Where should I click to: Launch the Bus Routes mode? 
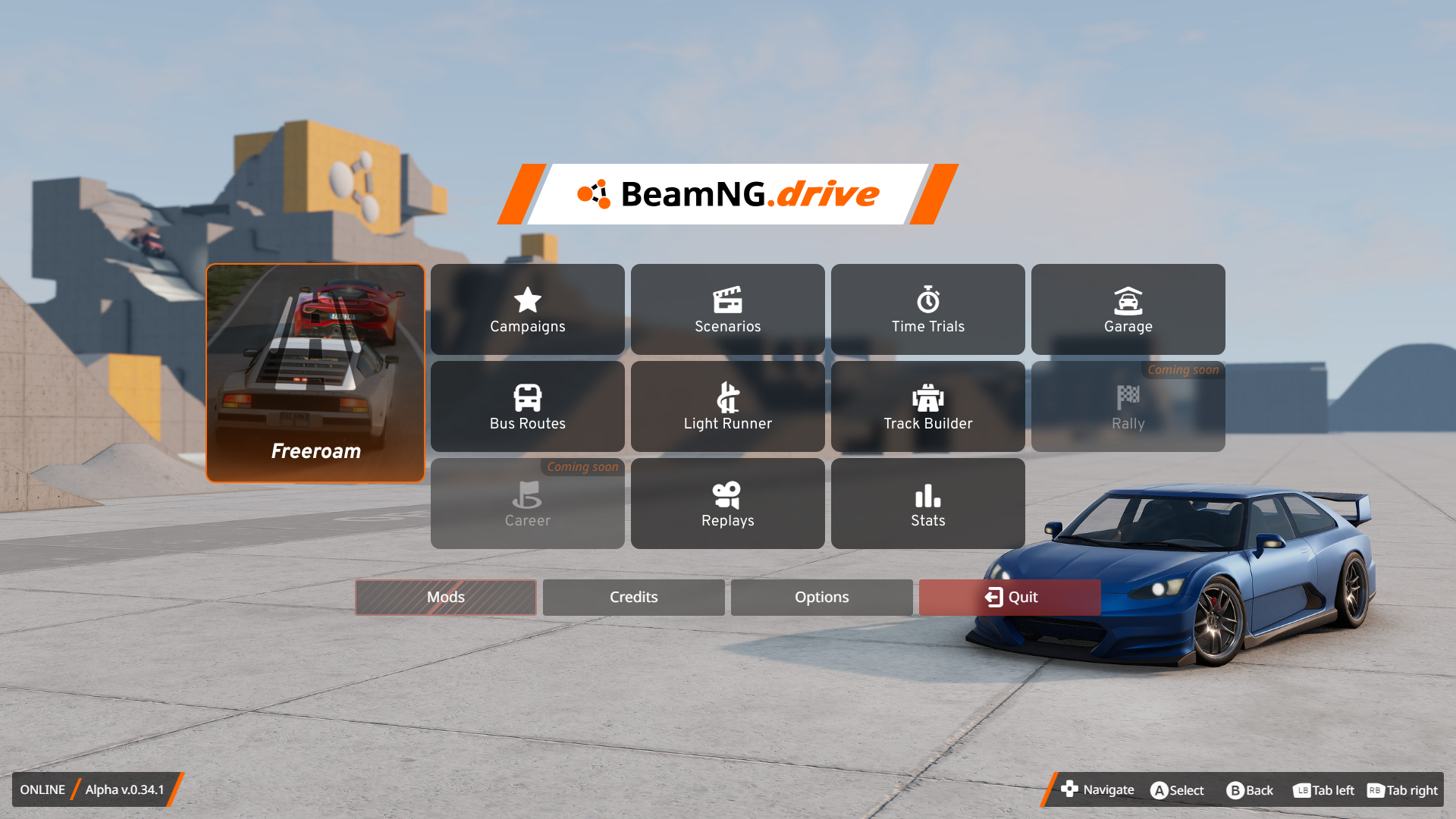pos(528,406)
